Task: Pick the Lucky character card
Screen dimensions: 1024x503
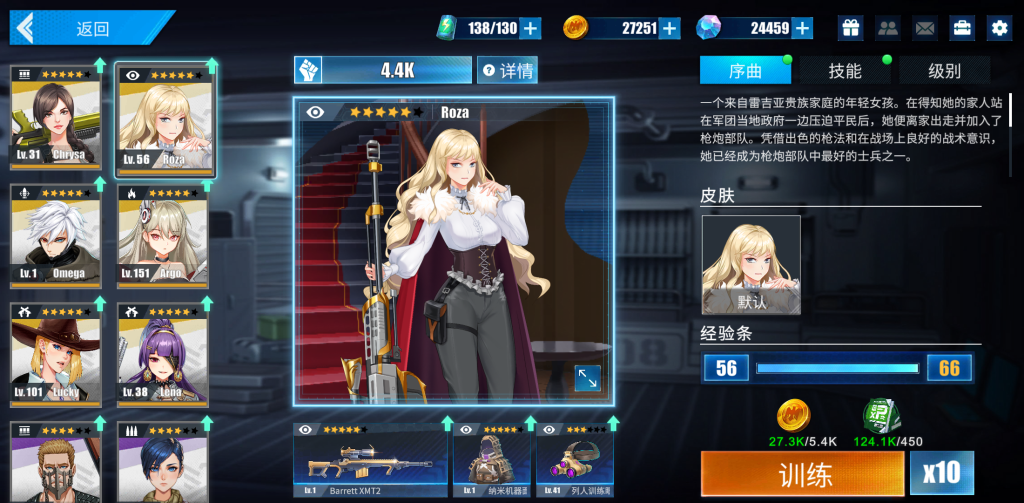Action: coord(56,353)
